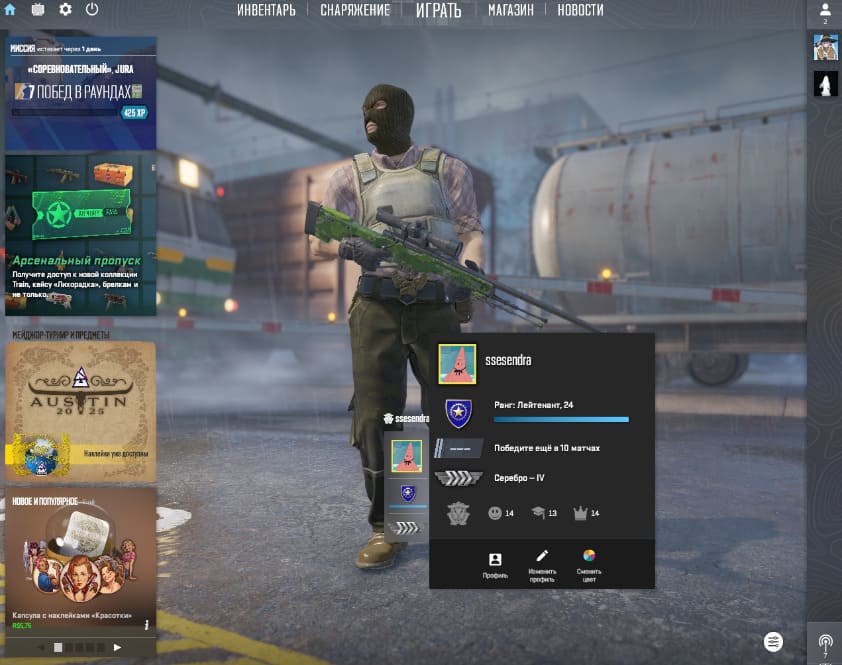Choose Изменить профиль with the pencil icon

(542, 565)
